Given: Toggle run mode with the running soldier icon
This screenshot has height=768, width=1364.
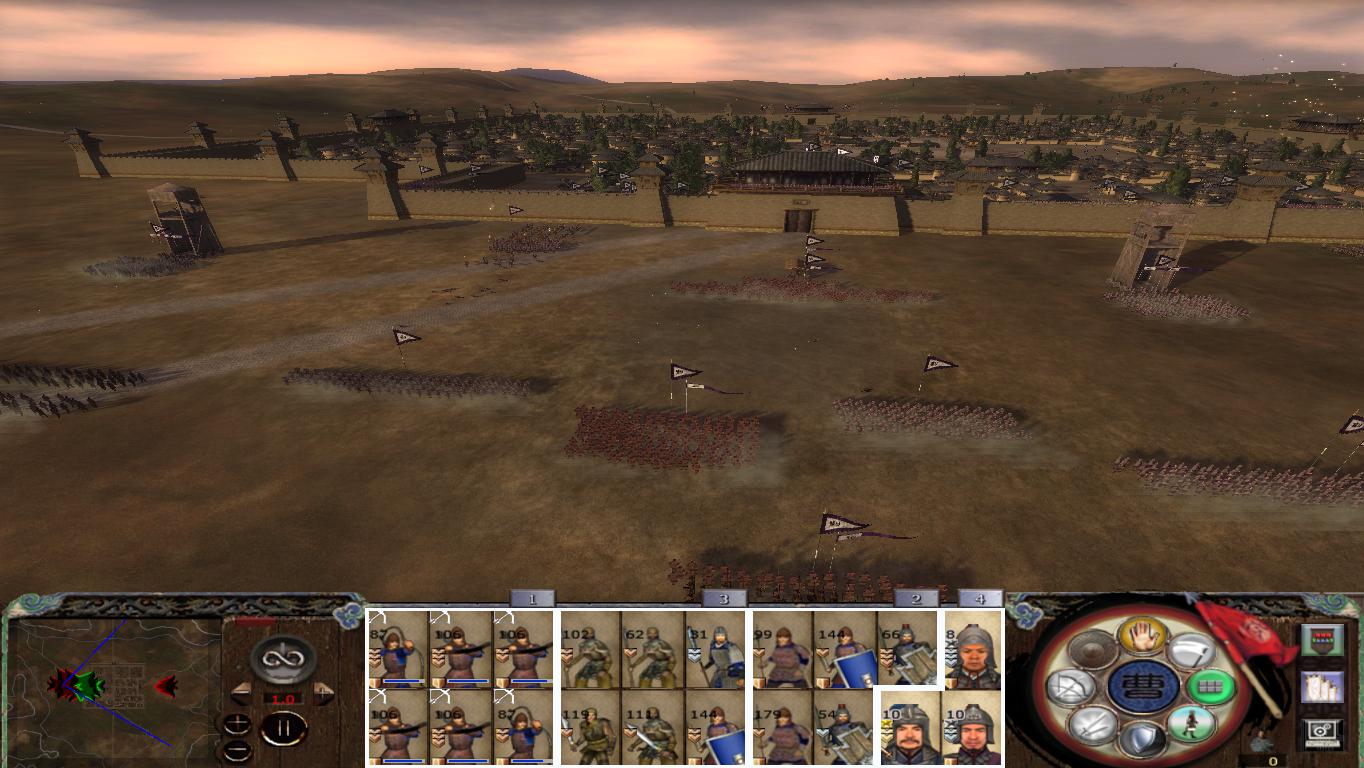Looking at the screenshot, I should [x=1191, y=724].
